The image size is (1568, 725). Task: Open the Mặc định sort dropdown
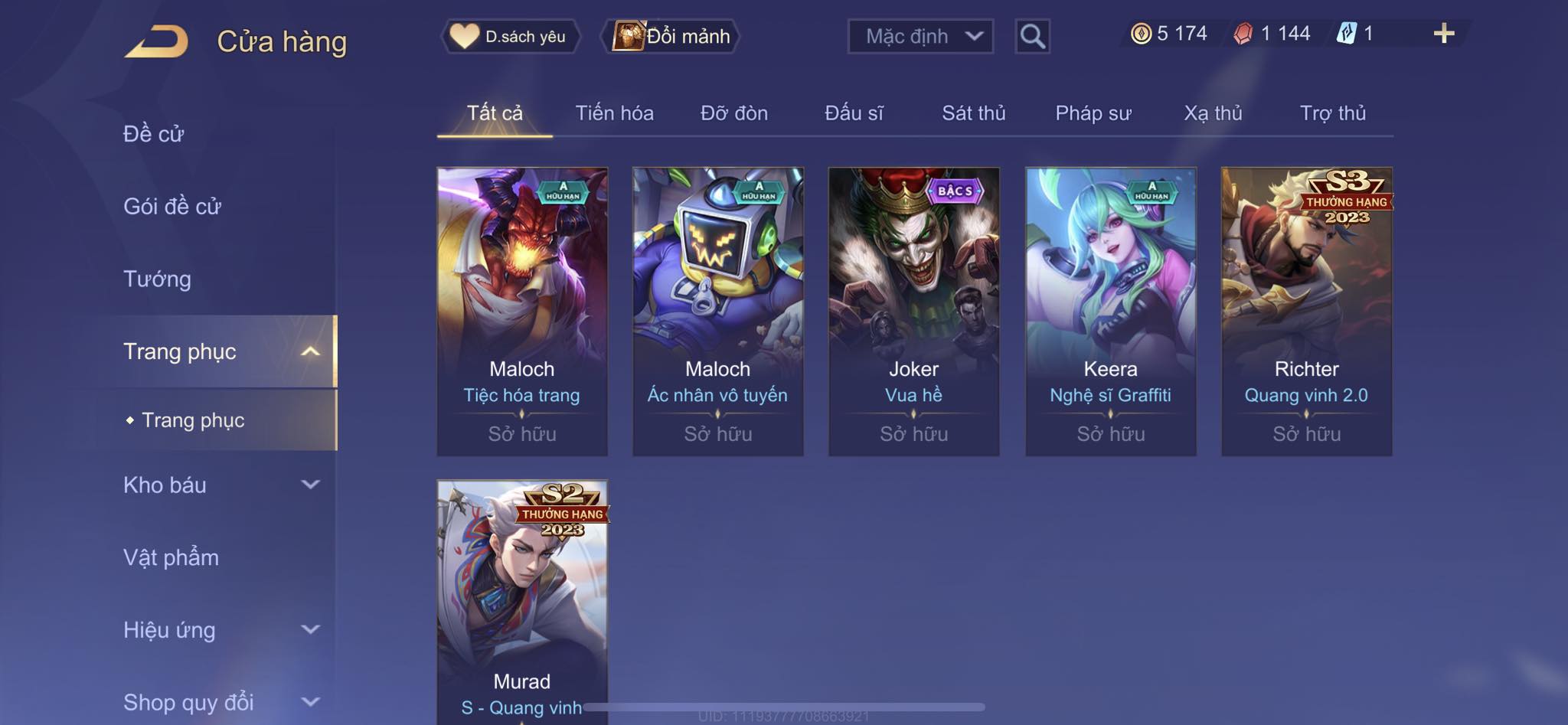coord(920,36)
